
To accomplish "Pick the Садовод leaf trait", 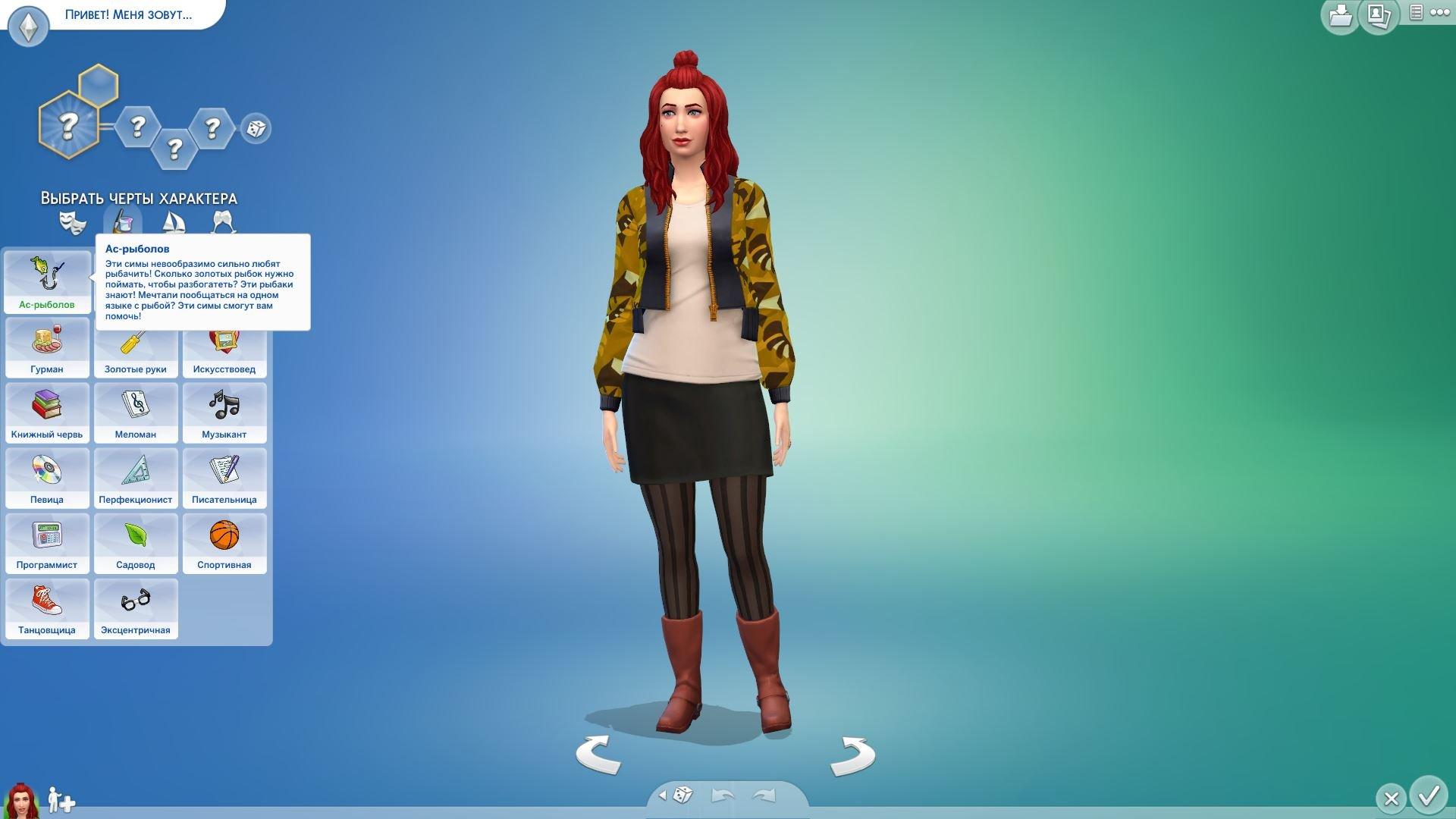I will [x=136, y=543].
